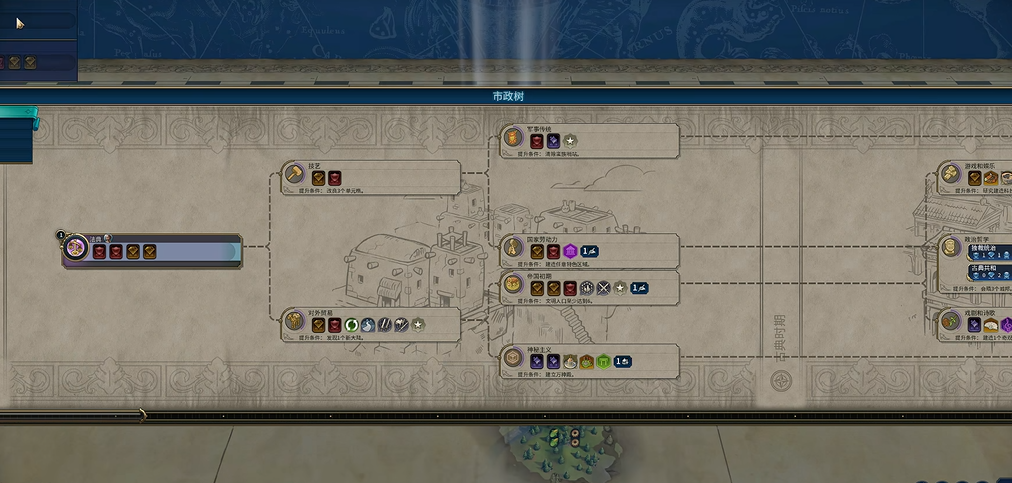Image resolution: width=1012 pixels, height=483 pixels.
Task: Select the 军事传统 civic node
Action: pos(590,140)
